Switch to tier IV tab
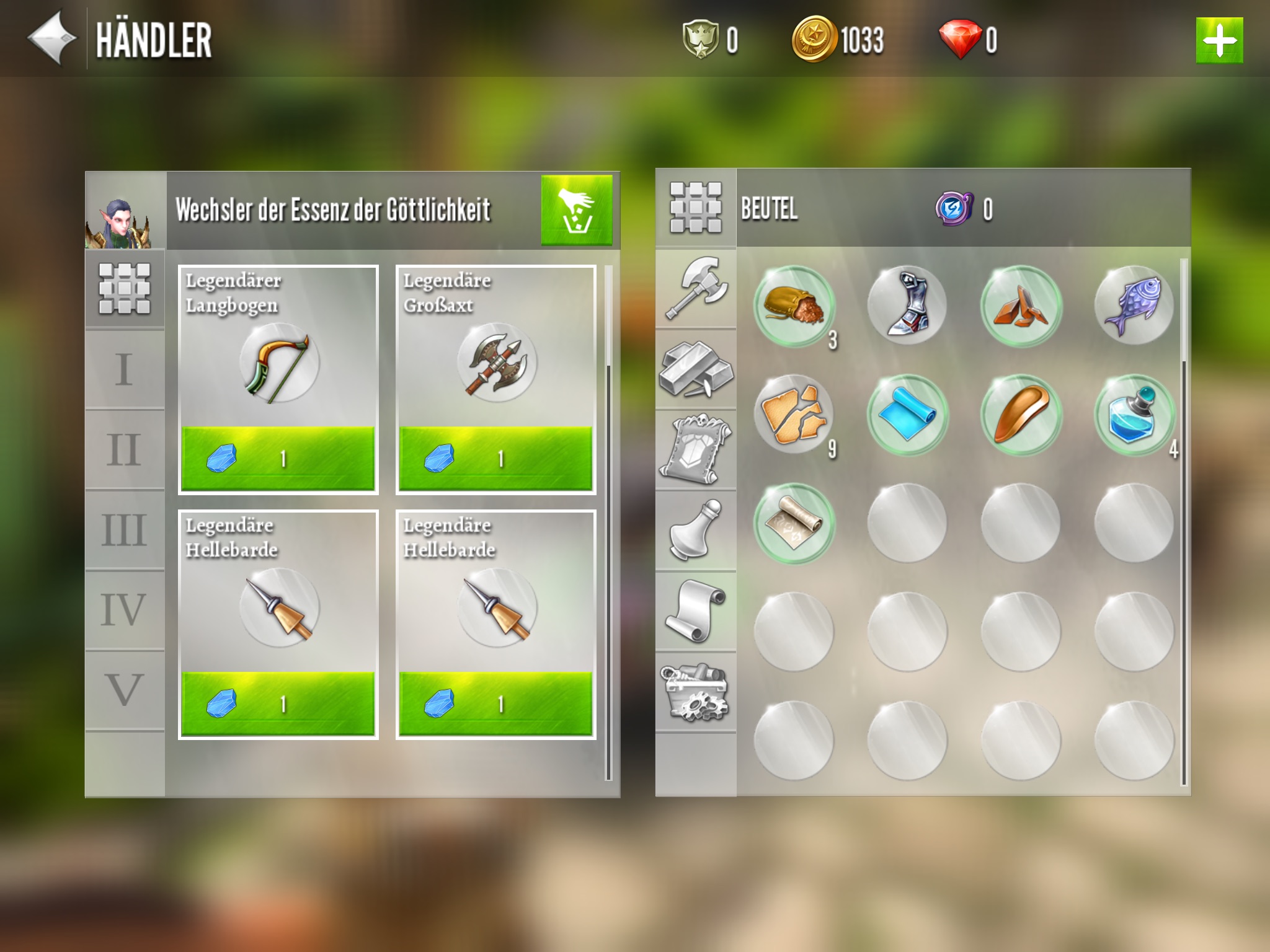Viewport: 1270px width, 952px height. pyautogui.click(x=125, y=610)
